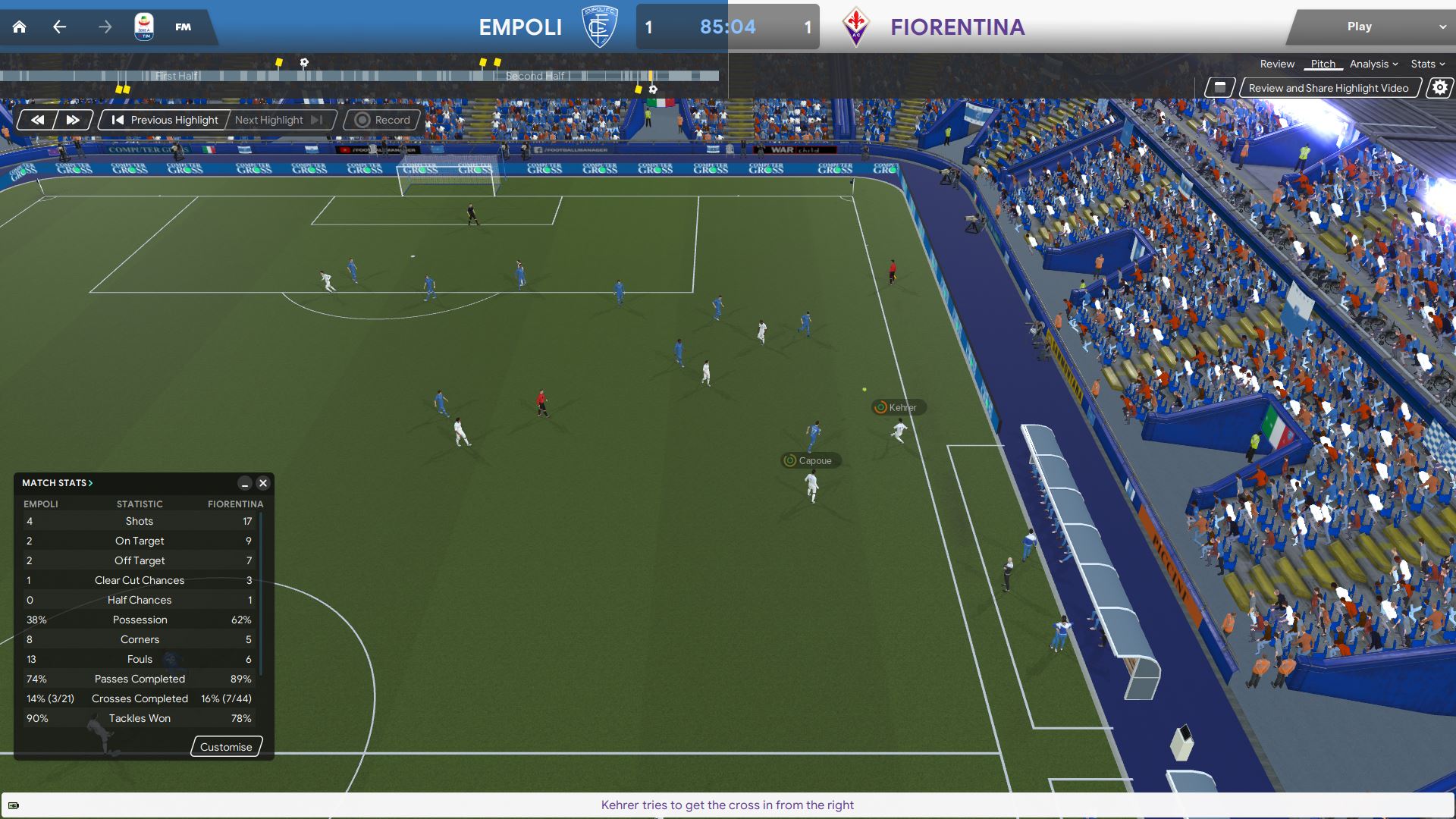The height and width of the screenshot is (819, 1456).
Task: Open the Play speed dropdown
Action: [1442, 27]
